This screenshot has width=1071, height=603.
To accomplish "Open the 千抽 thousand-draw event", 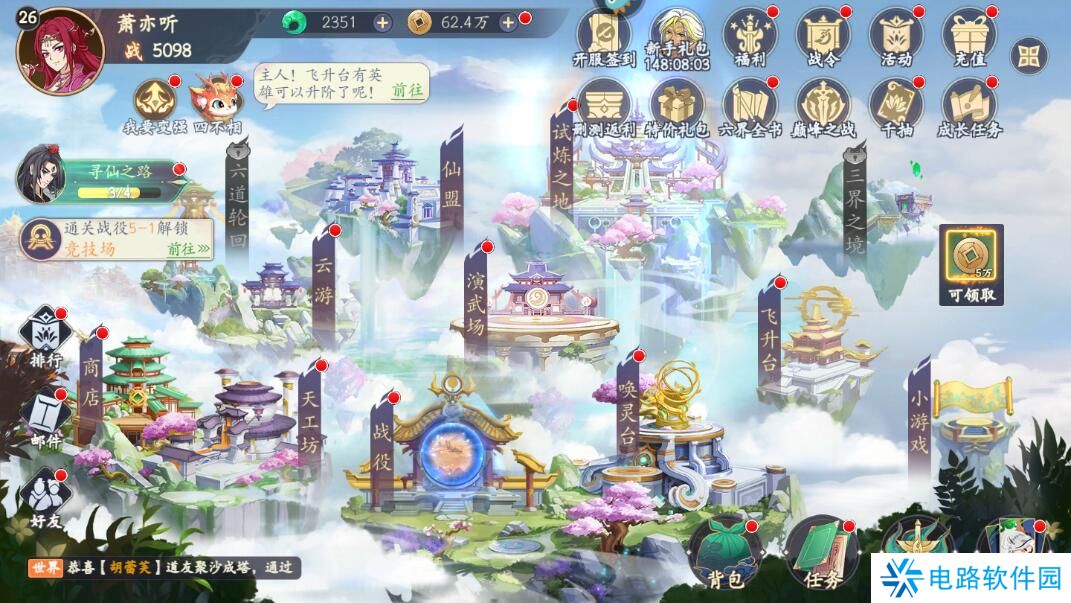I will click(x=896, y=105).
